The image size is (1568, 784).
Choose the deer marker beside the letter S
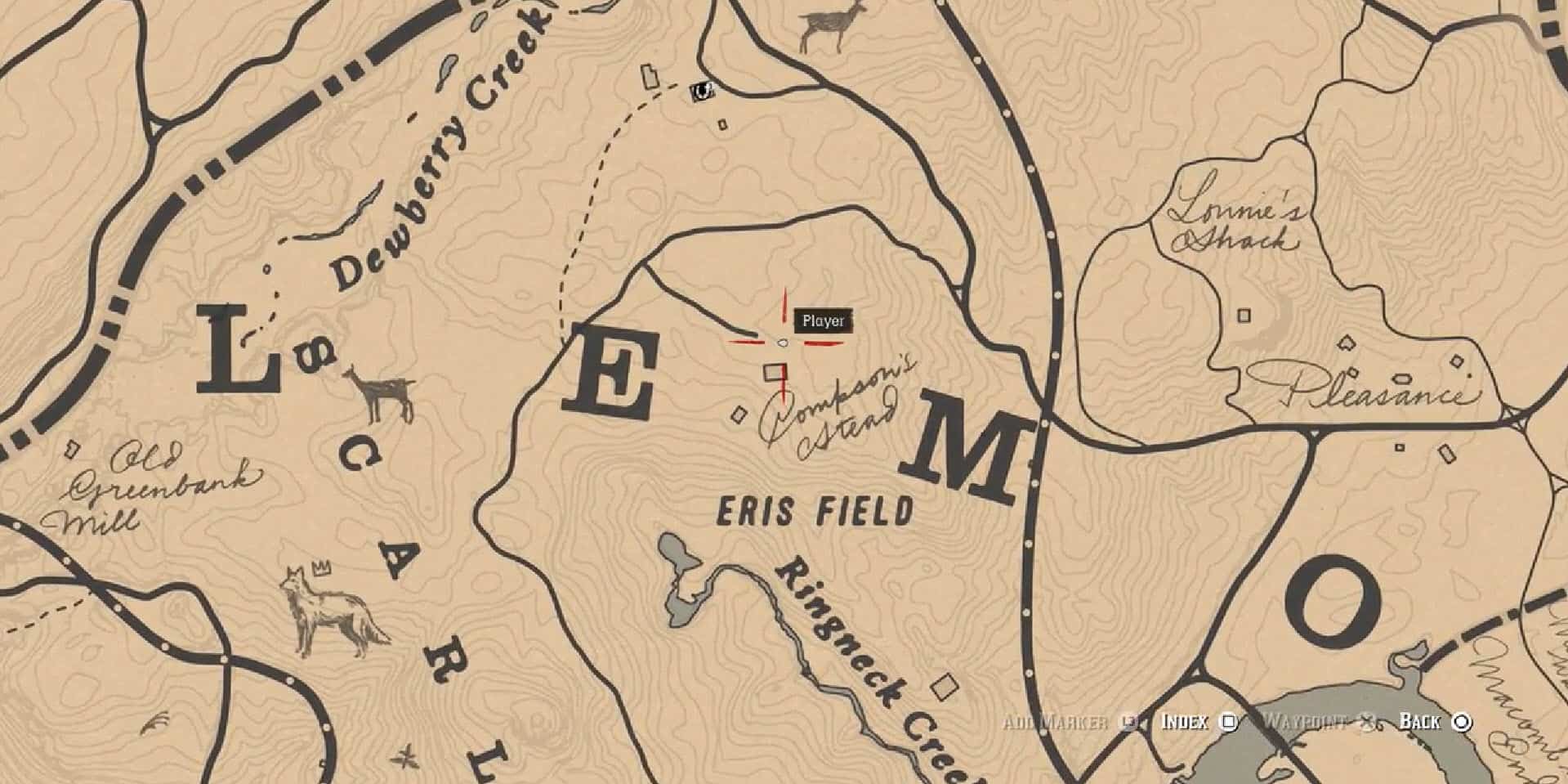click(379, 394)
